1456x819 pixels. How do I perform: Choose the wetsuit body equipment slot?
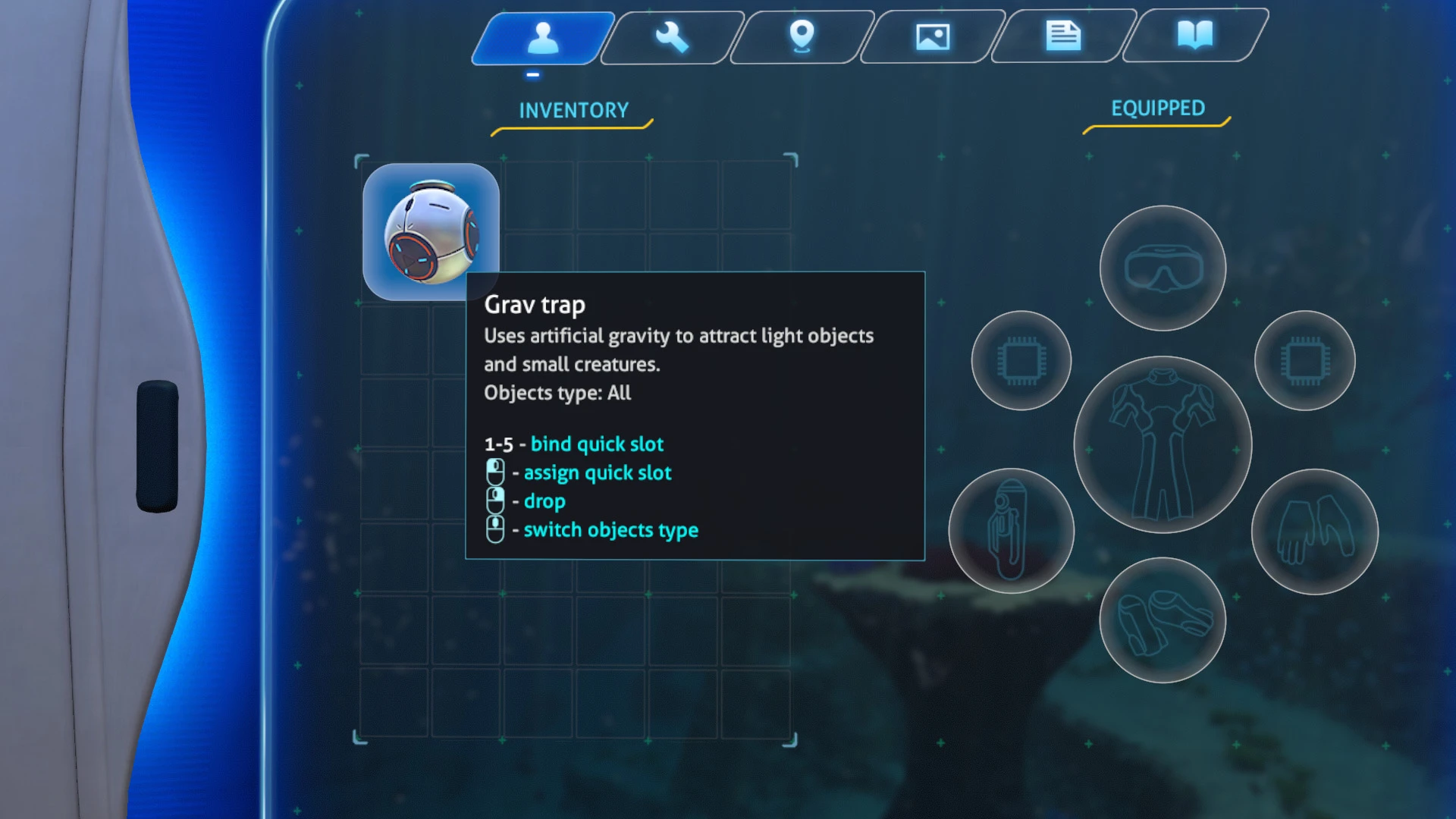pyautogui.click(x=1163, y=444)
